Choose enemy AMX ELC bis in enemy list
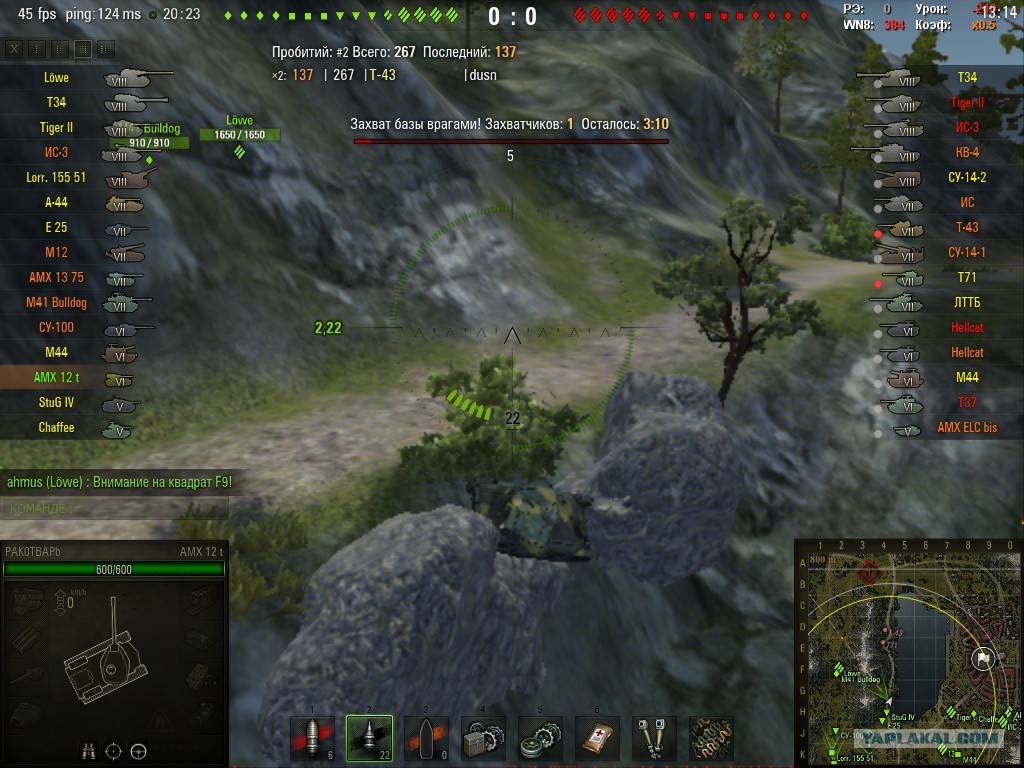 click(967, 427)
